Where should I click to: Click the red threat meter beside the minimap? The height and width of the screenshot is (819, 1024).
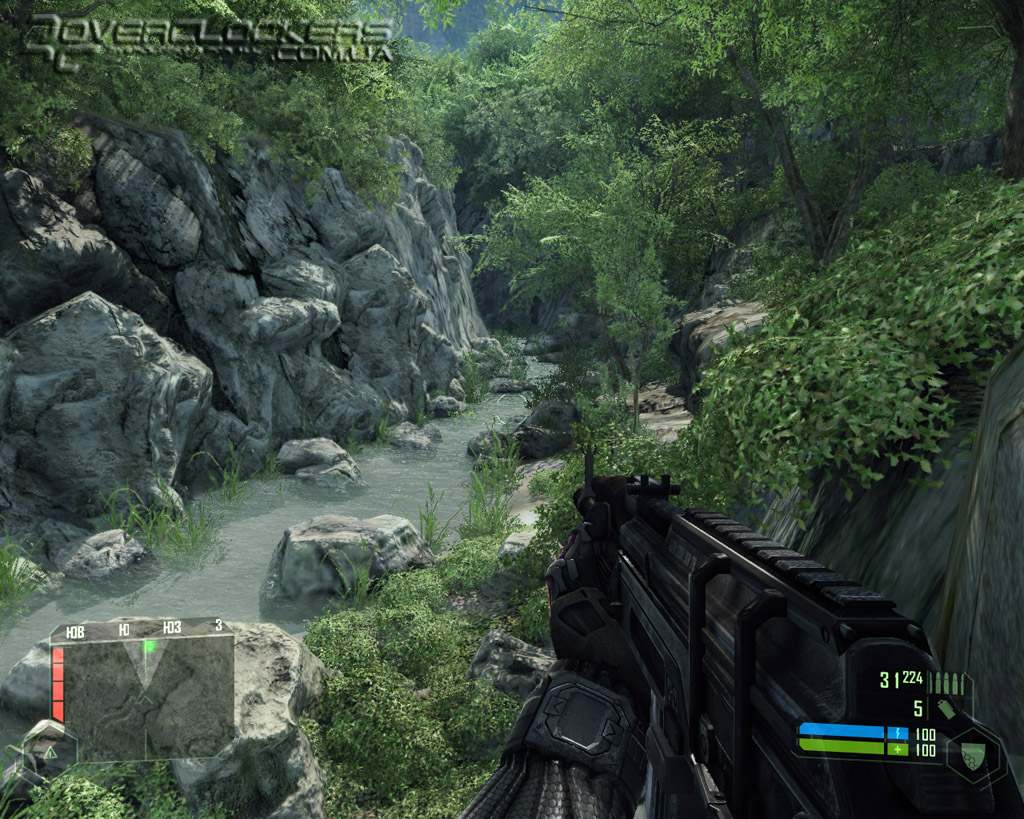point(58,684)
